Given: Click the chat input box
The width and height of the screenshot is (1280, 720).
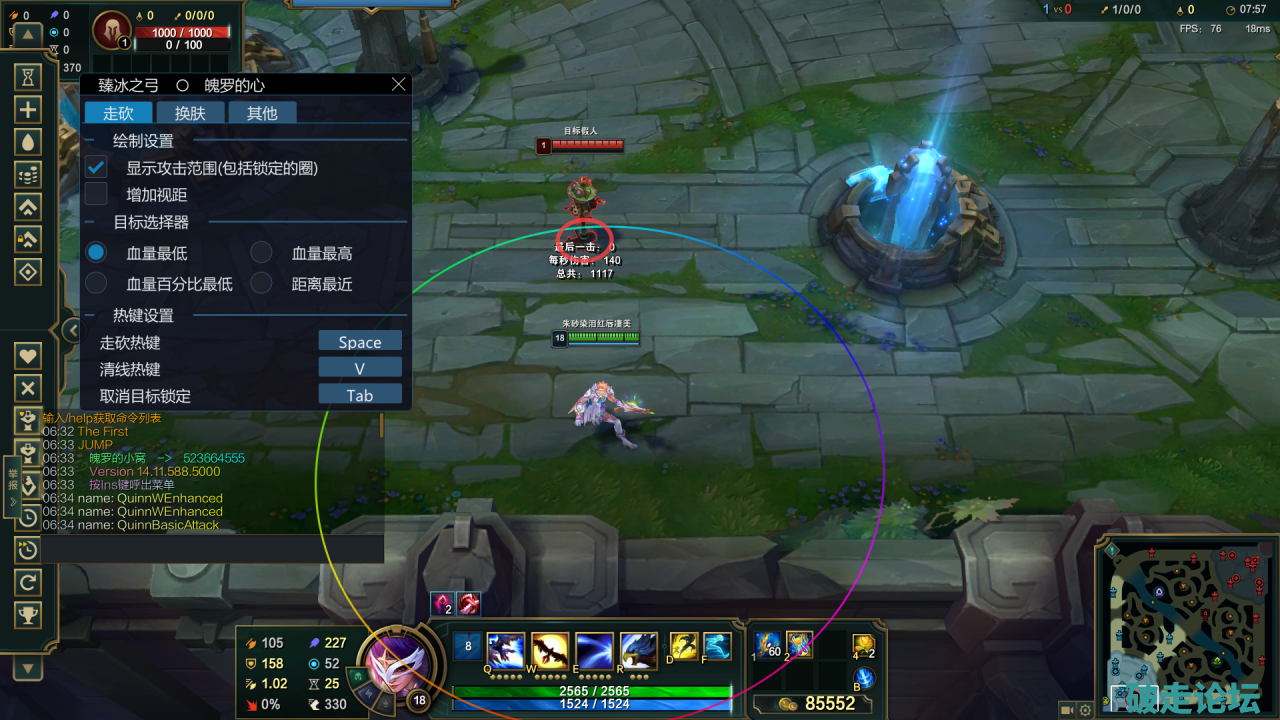Looking at the screenshot, I should point(210,549).
